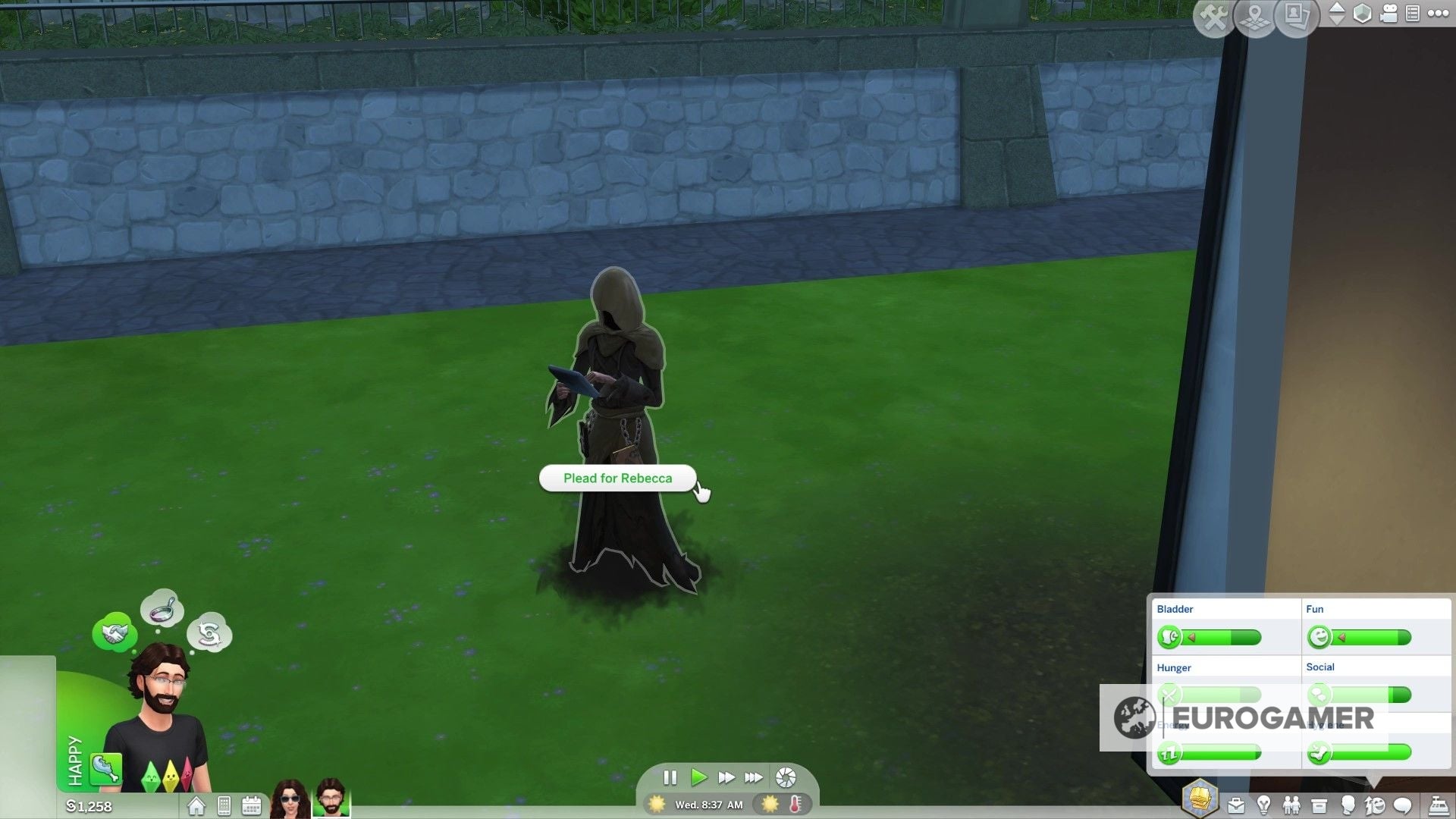1456x819 pixels.
Task: Toggle wall cutaway view with the cube icon
Action: point(1363,13)
